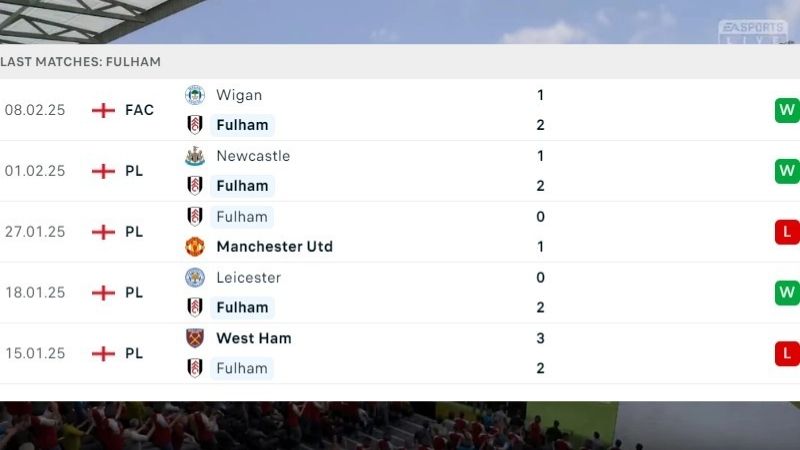Viewport: 800px width, 450px height.
Task: Click the win badge on the Wigan match
Action: pos(786,110)
